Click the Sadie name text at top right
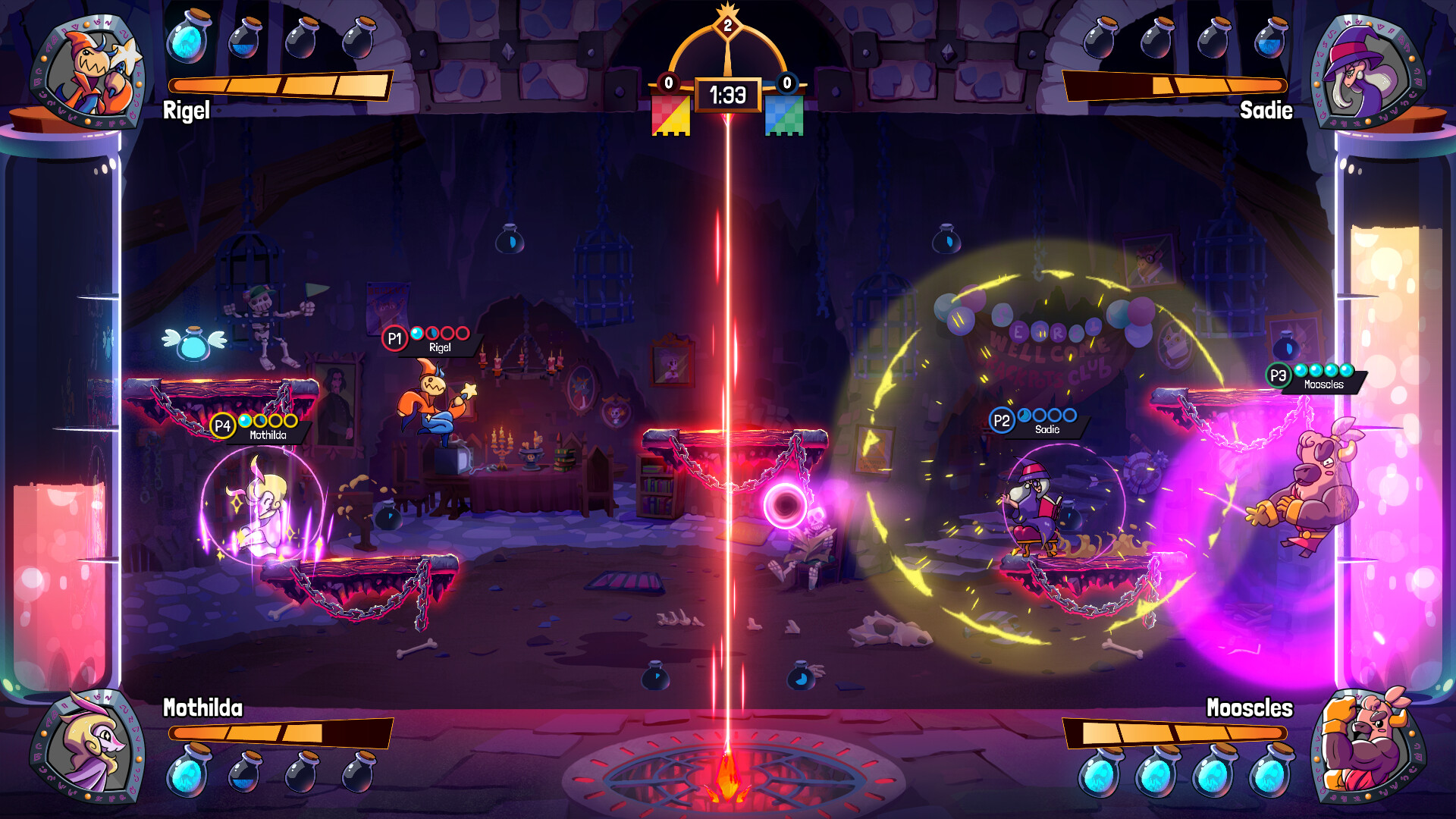Screen dimensions: 1456x819 click(x=1265, y=110)
